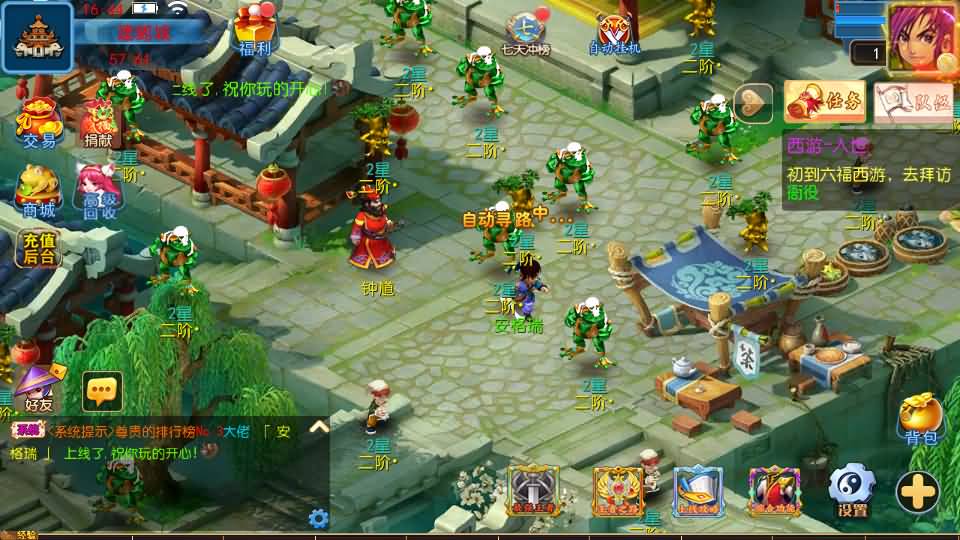Screen dimensions: 960x540
Task: Open the 设置 settings menu
Action: point(852,490)
